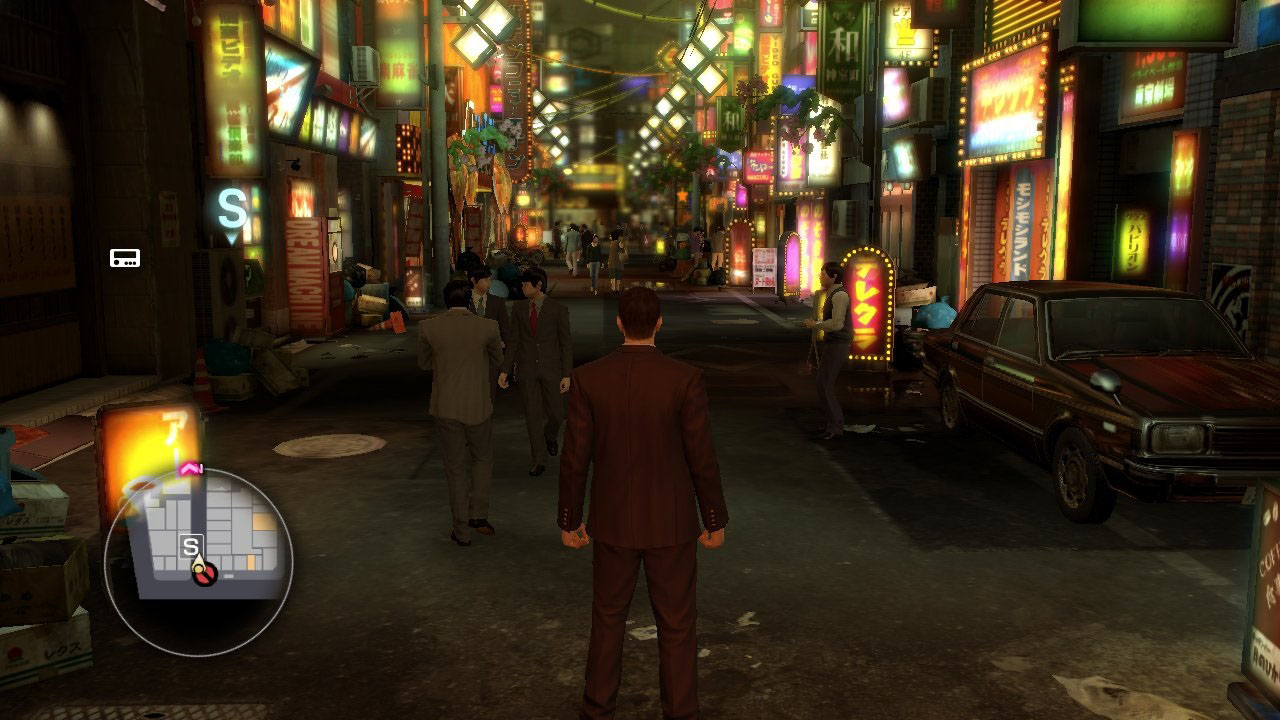Select the glowing blue S location marker
The image size is (1280, 720).
click(x=232, y=212)
